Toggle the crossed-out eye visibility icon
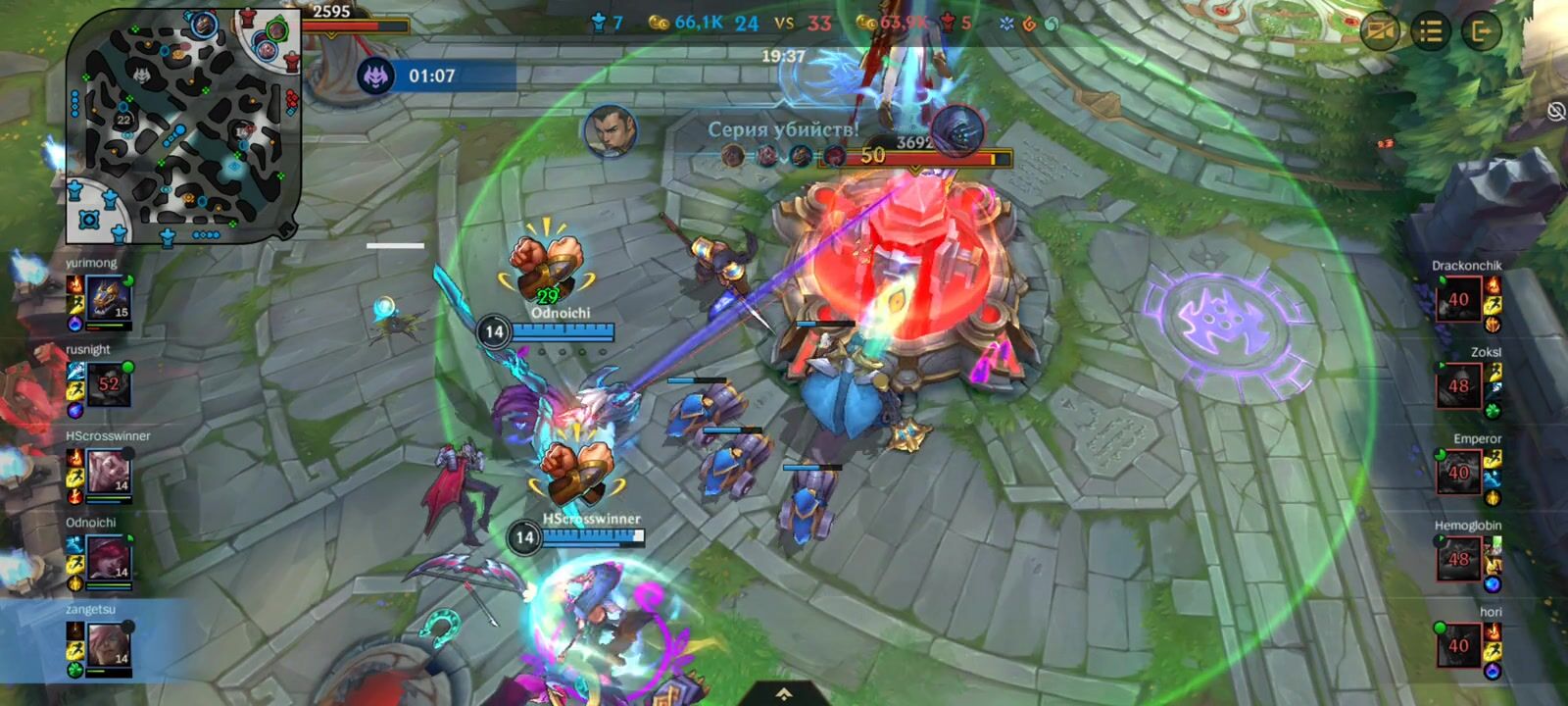Screen dimensions: 1568x706 pyautogui.click(x=1555, y=111)
